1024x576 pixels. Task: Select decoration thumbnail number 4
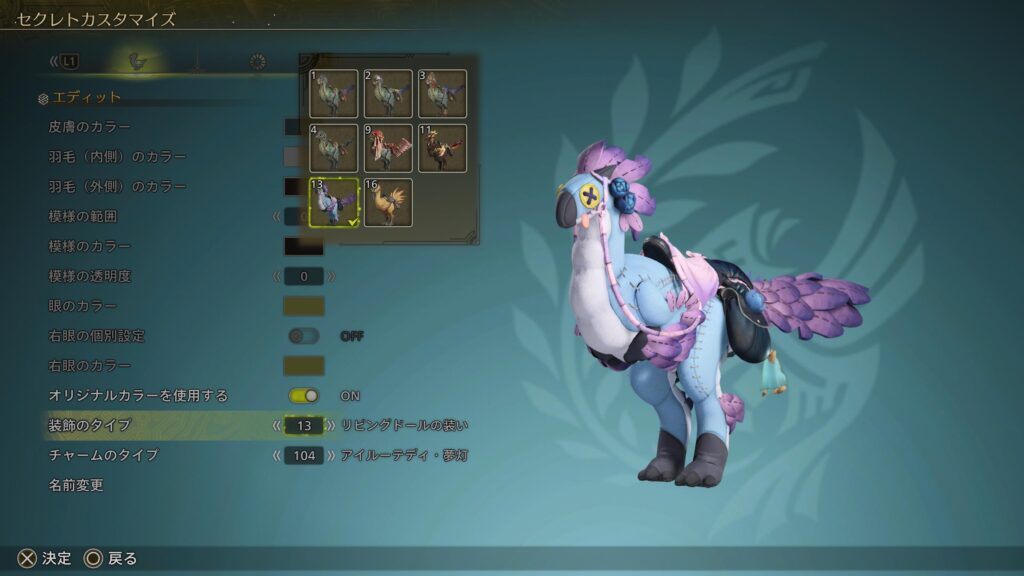click(x=334, y=148)
